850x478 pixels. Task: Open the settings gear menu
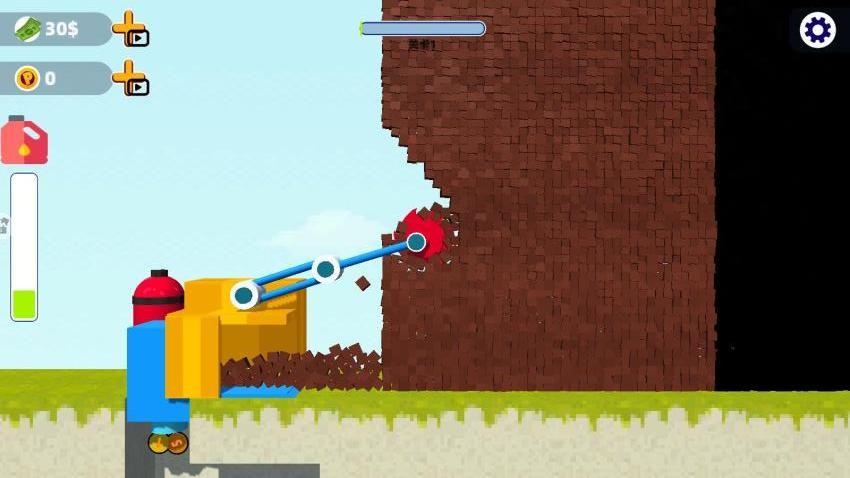click(x=818, y=30)
